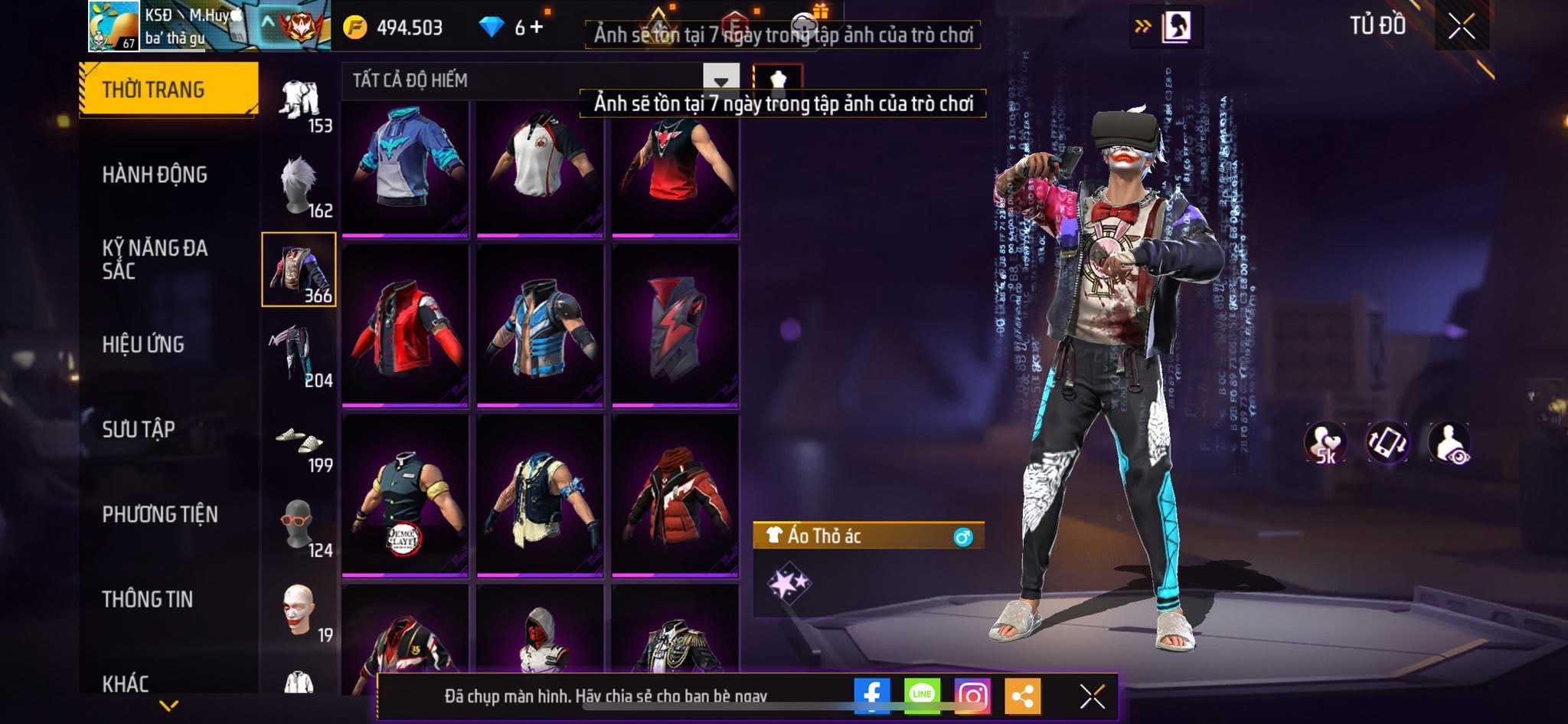
Task: Show the Thông Tin tab
Action: (x=148, y=599)
